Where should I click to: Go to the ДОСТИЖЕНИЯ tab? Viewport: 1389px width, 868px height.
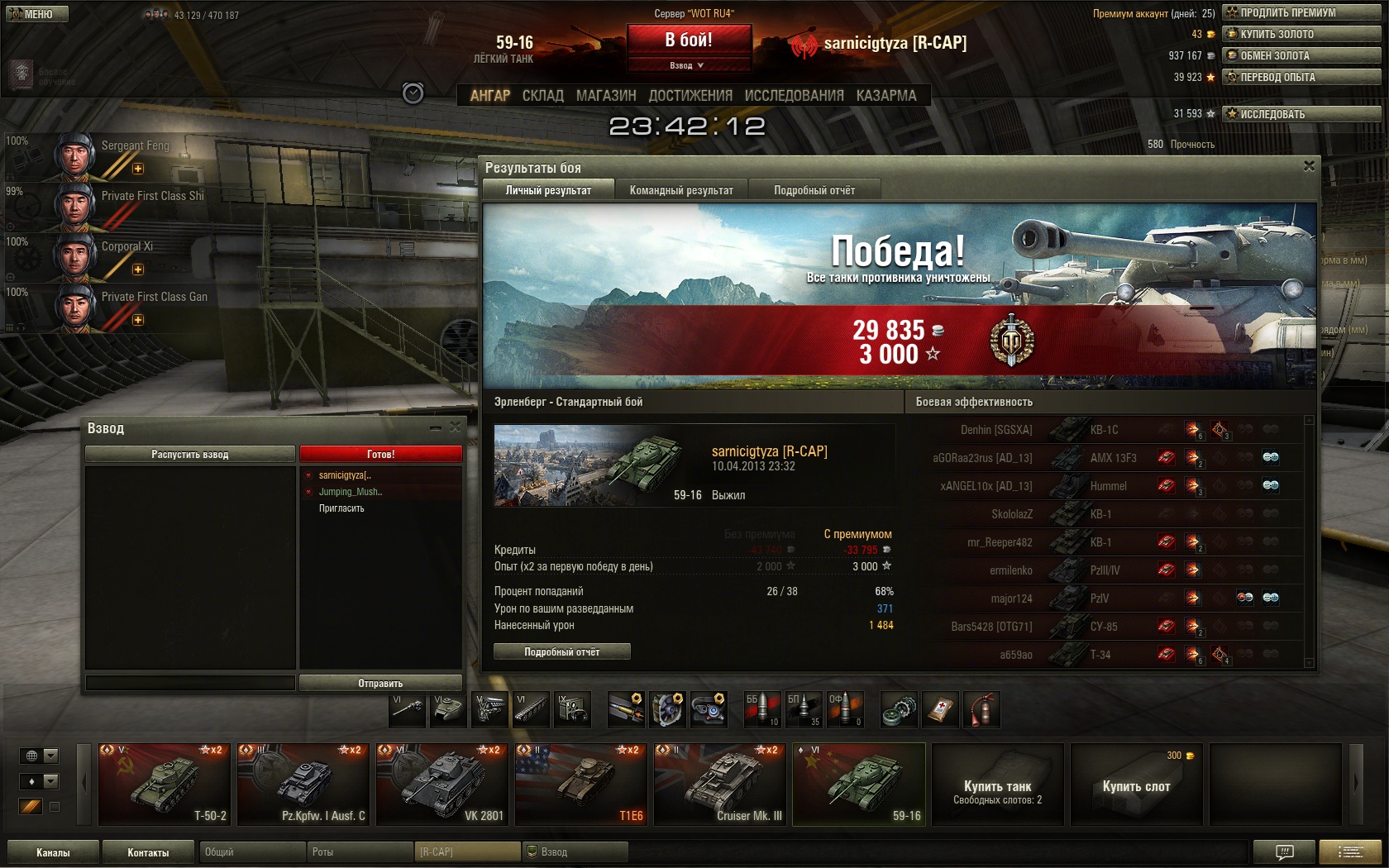[690, 96]
